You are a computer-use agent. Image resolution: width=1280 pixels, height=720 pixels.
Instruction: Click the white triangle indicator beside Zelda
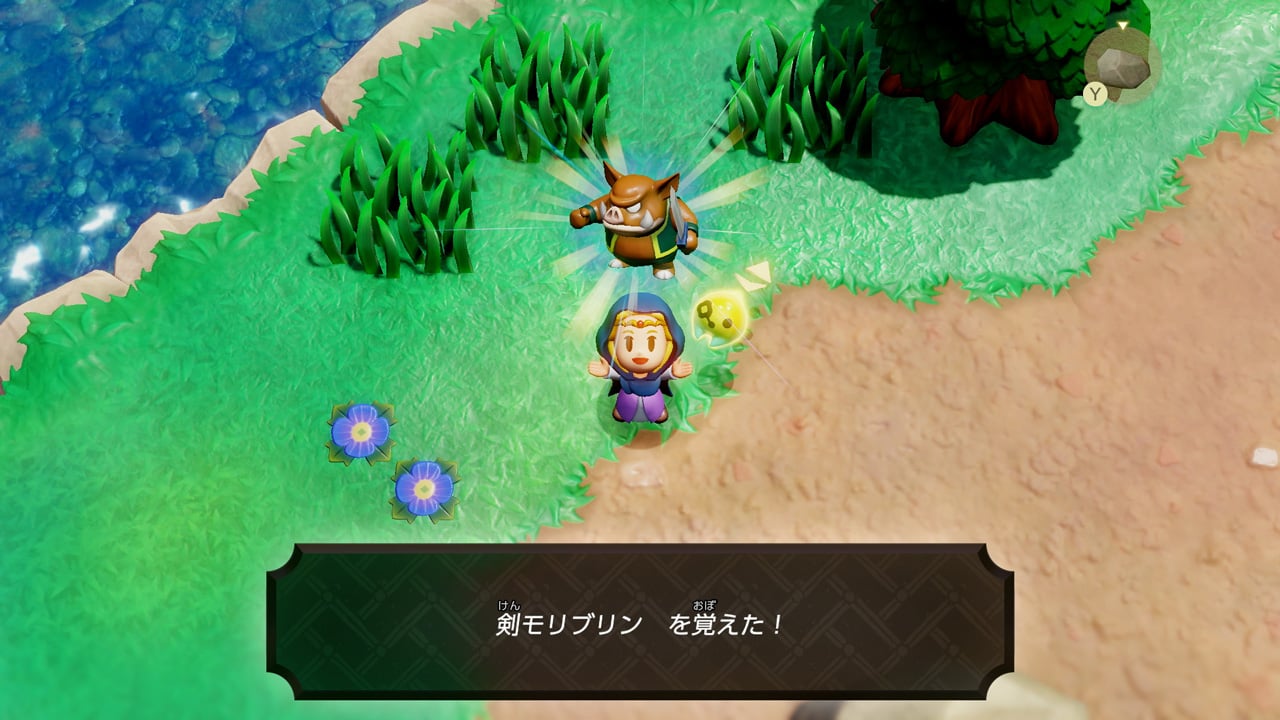pos(757,272)
